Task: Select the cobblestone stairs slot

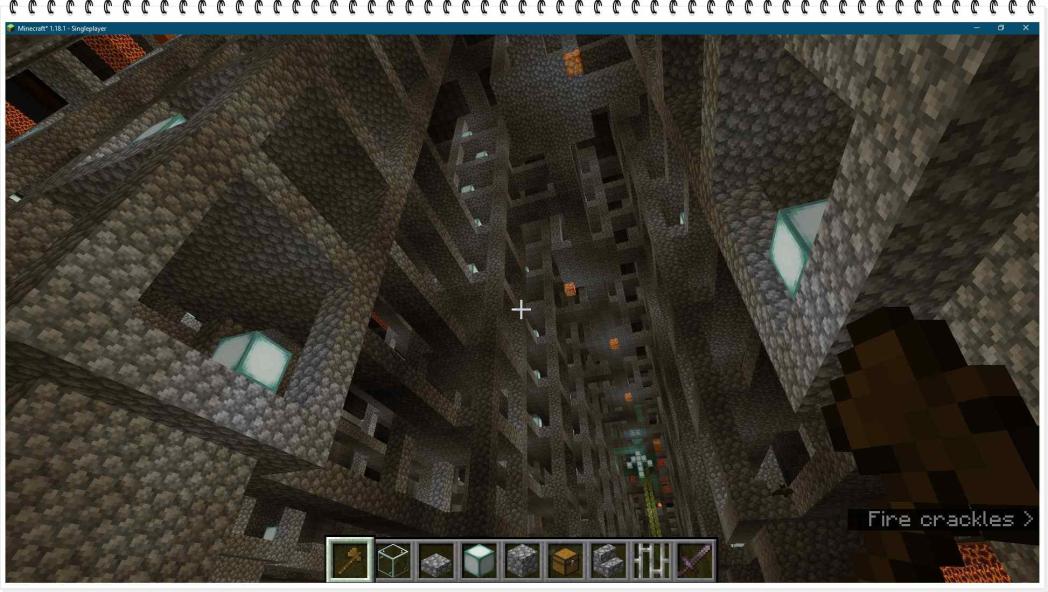Action: coord(608,560)
